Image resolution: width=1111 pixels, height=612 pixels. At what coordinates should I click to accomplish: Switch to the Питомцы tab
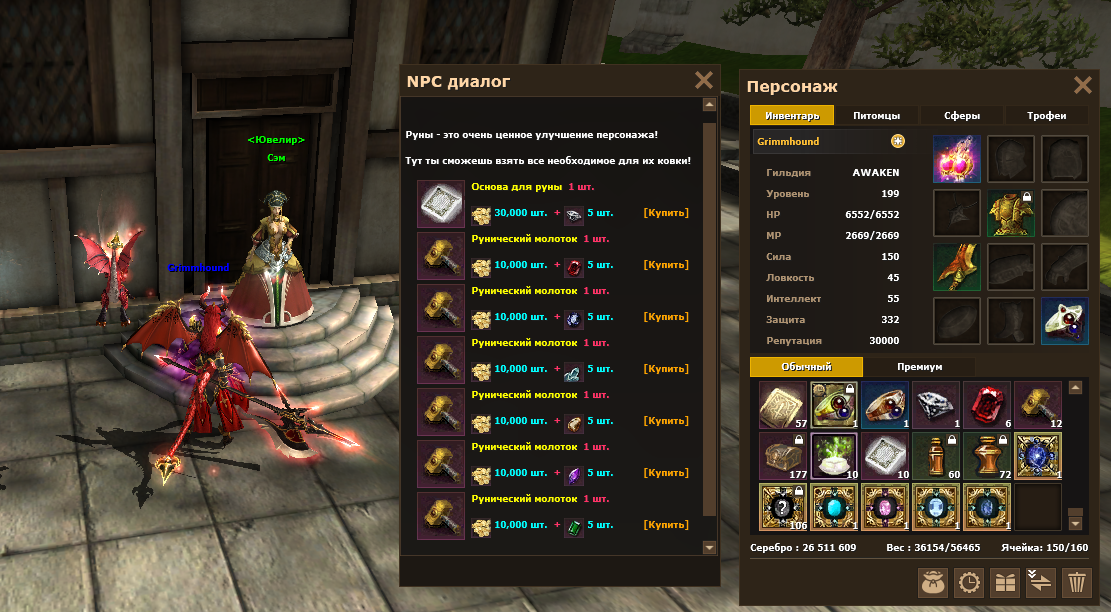pyautogui.click(x=876, y=116)
